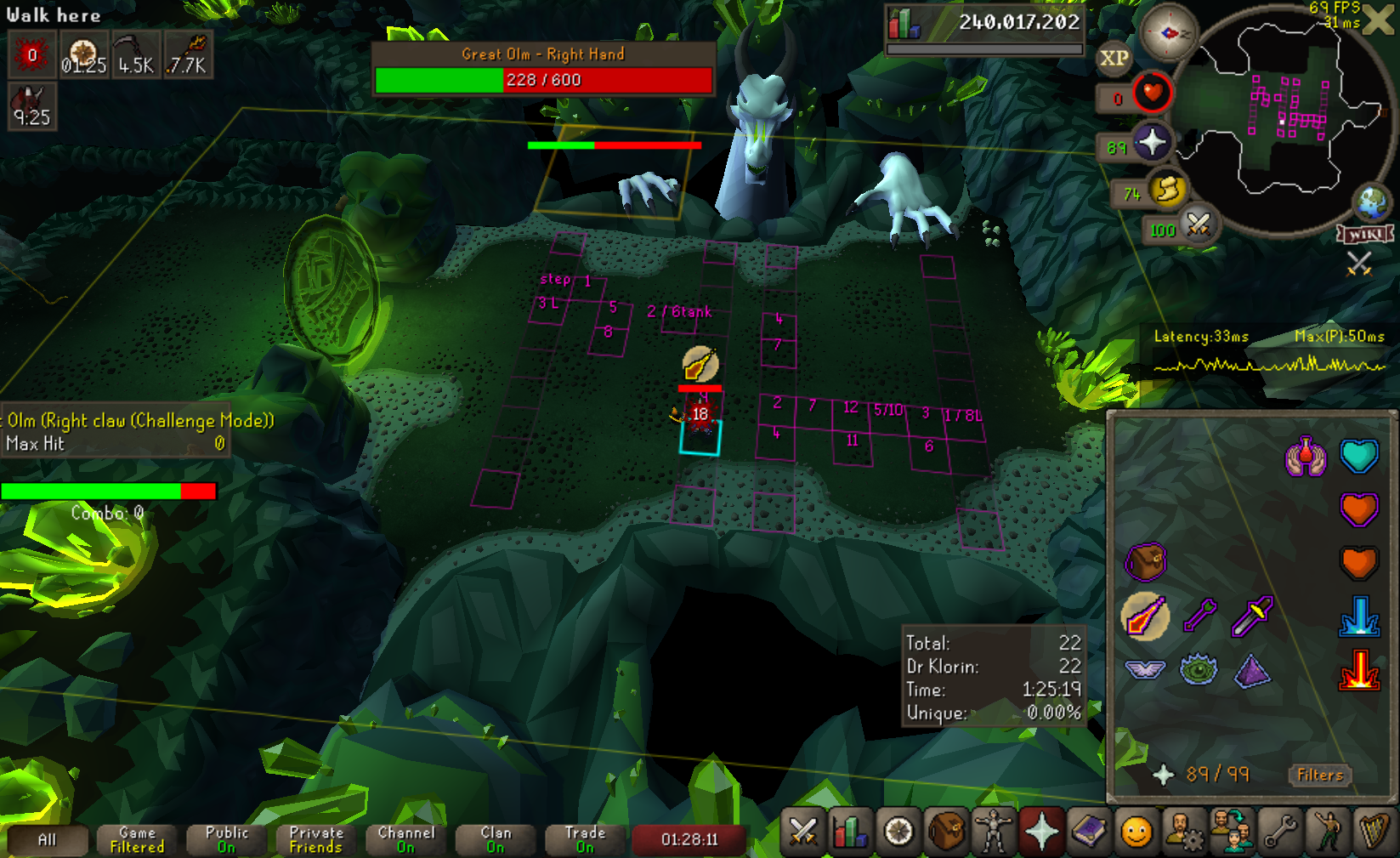Toggle run using the boot orb

[1168, 190]
